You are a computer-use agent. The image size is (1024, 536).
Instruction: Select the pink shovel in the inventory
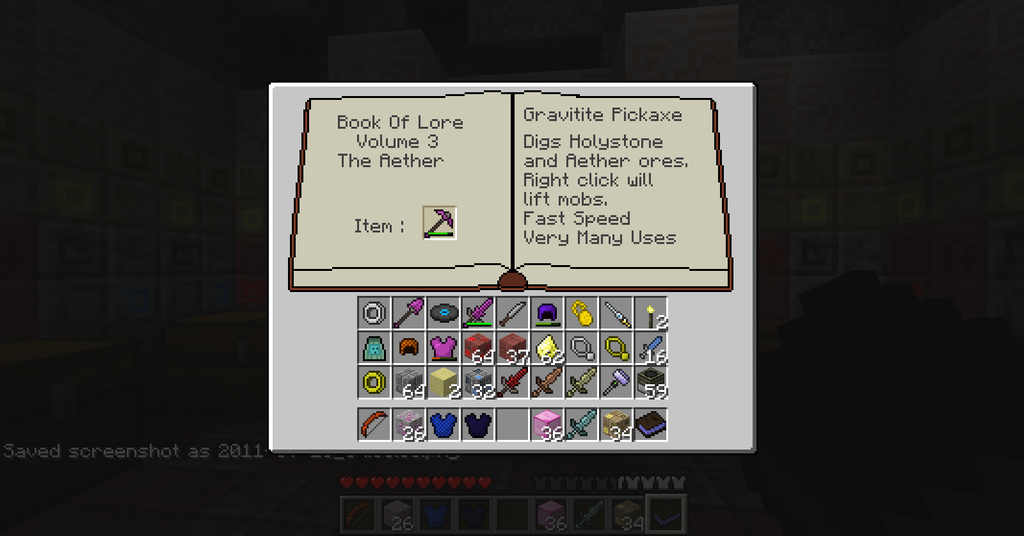click(408, 313)
